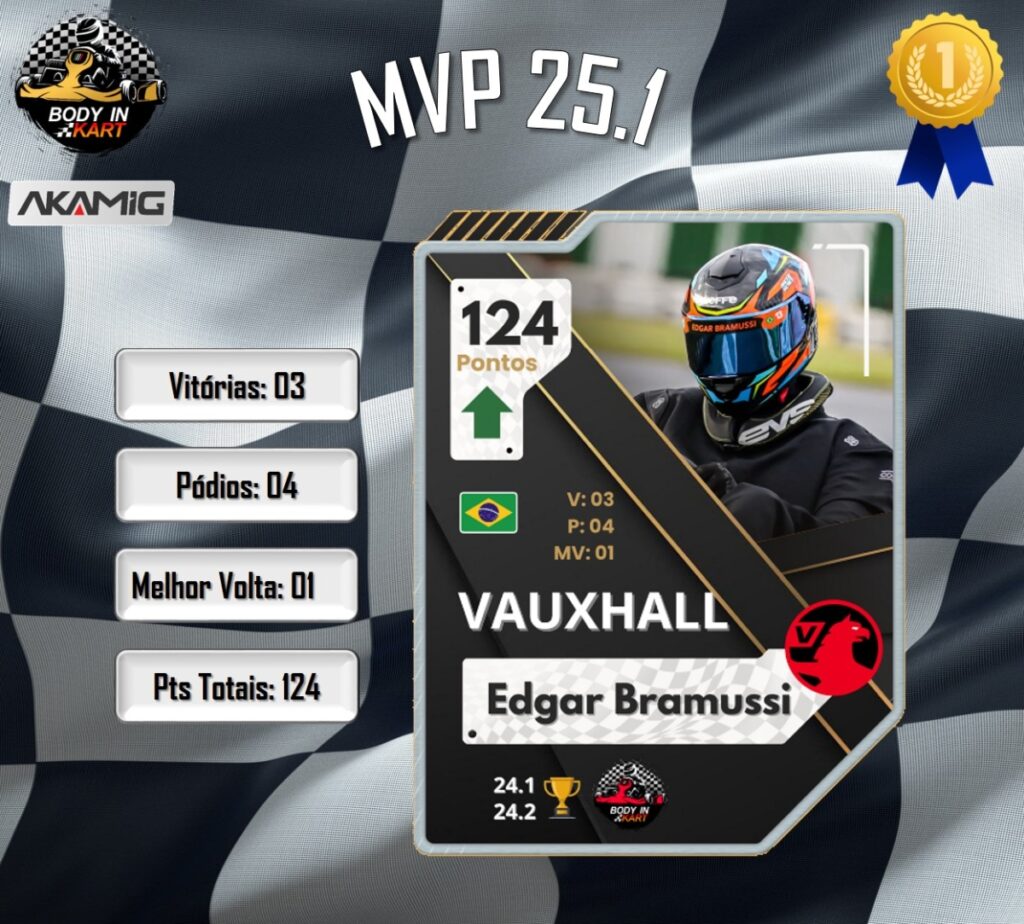Click the small Body in Kart card badge
This screenshot has height=924, width=1024.
coord(630,795)
